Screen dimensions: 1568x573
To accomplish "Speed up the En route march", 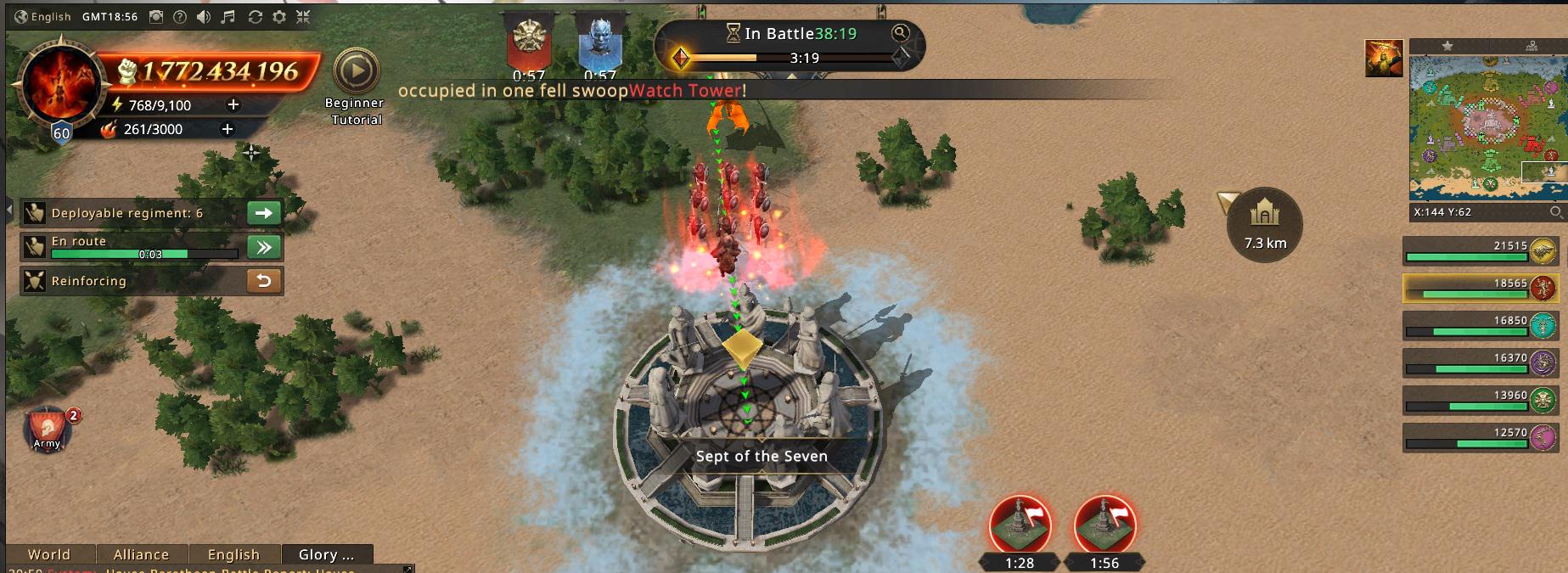I will click(263, 247).
